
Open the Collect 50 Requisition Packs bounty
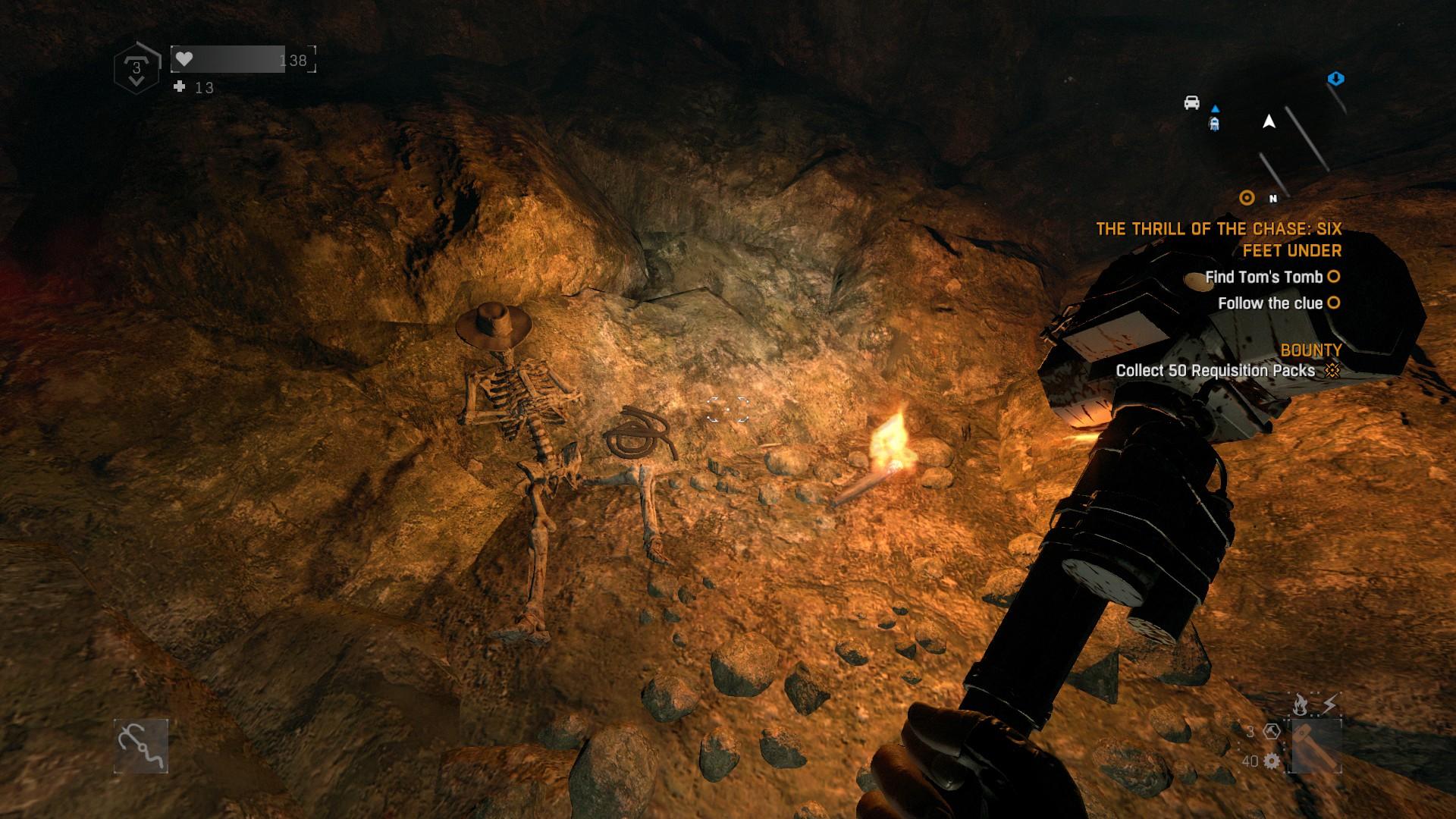click(x=1215, y=371)
